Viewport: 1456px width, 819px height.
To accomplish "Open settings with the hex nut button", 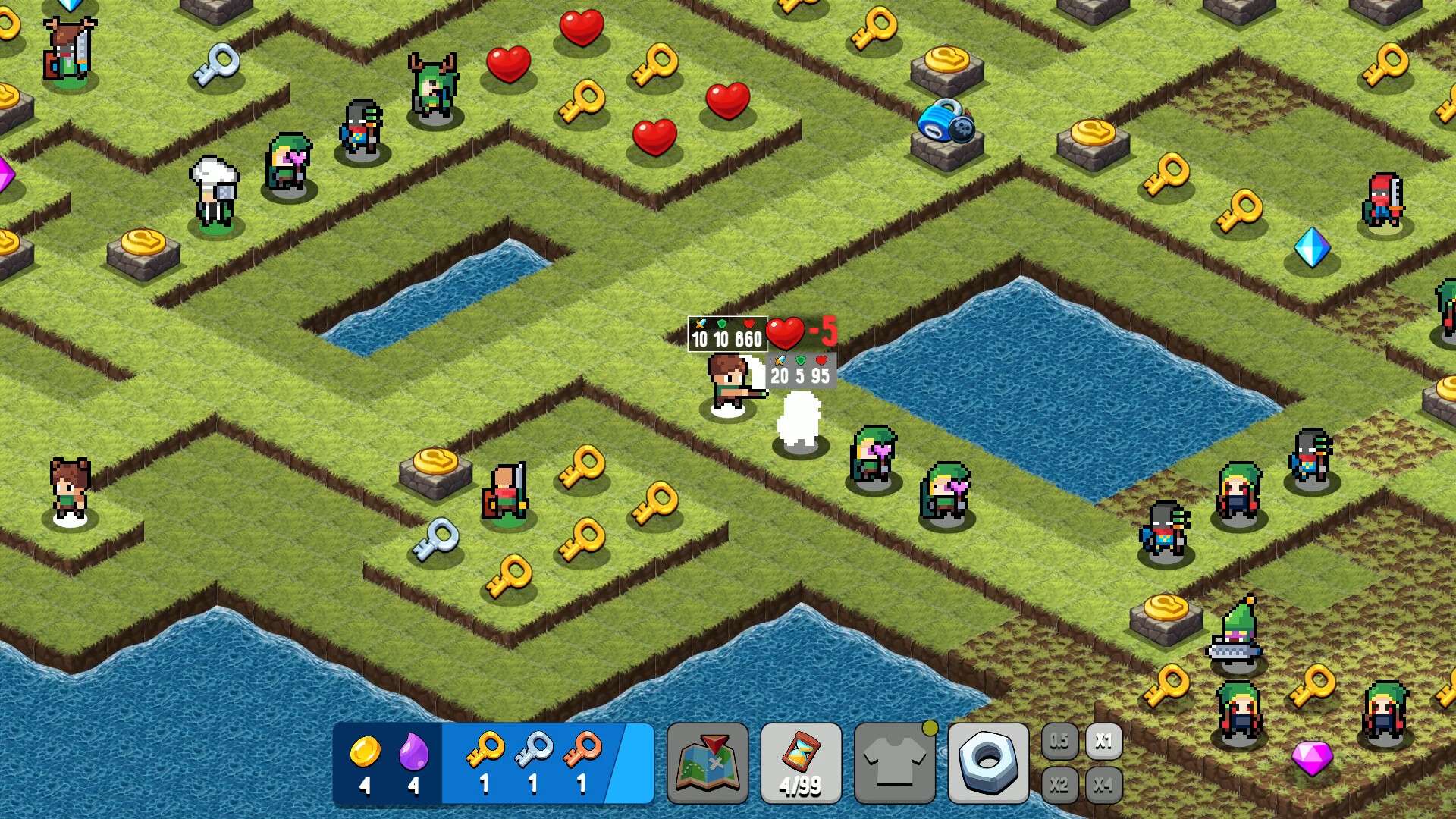I will (988, 762).
